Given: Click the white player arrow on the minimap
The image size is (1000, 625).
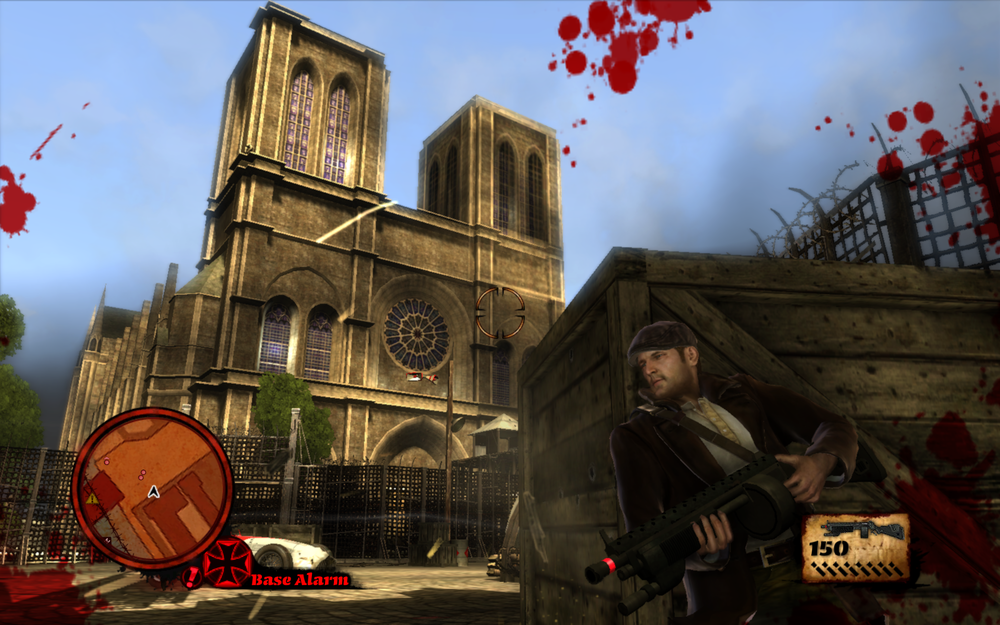Looking at the screenshot, I should tap(153, 491).
